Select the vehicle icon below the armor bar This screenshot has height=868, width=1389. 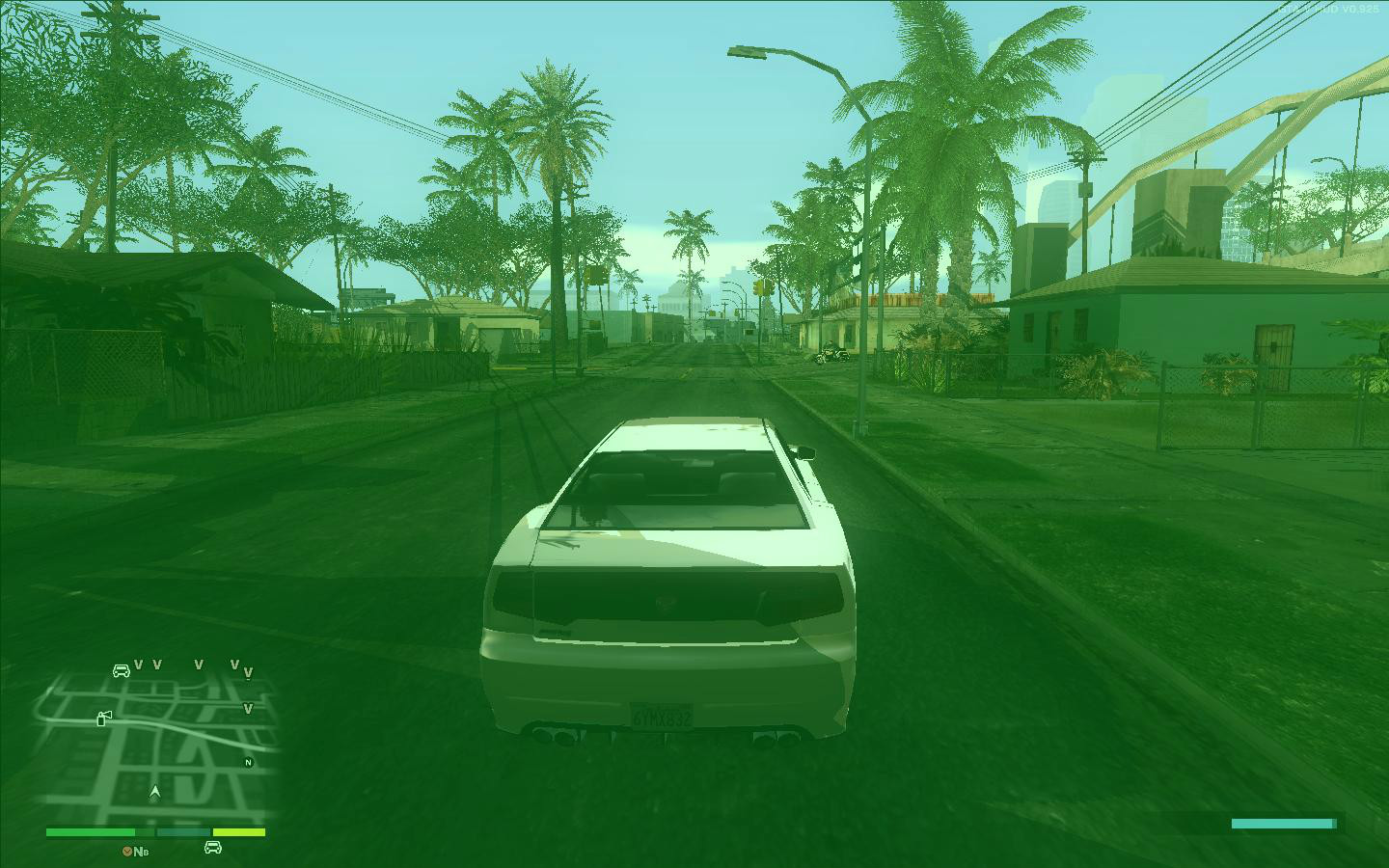click(212, 849)
